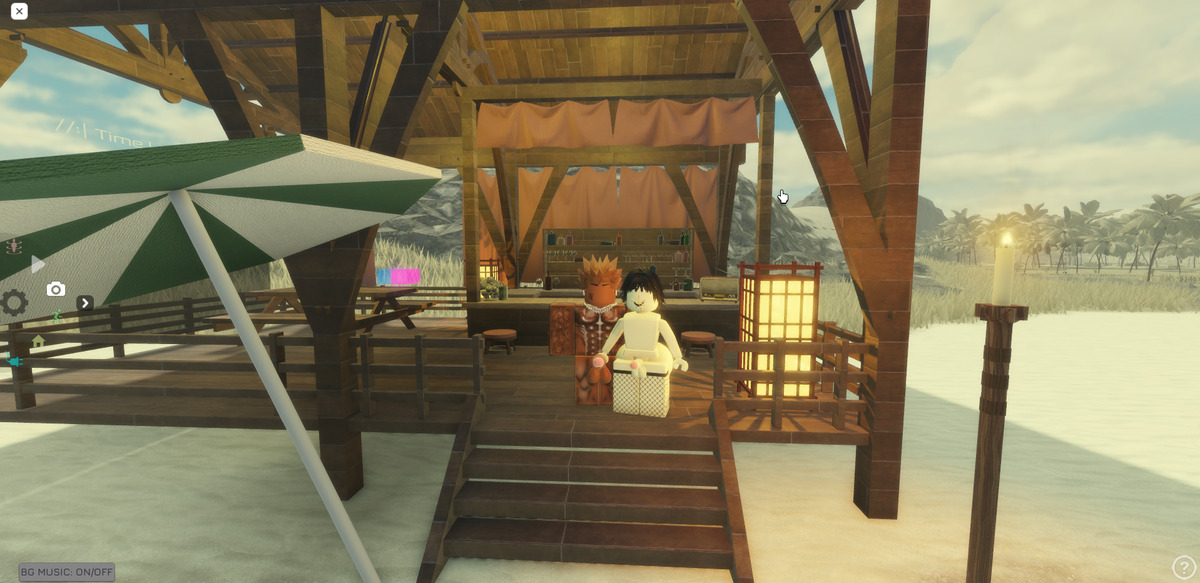Close the view with the X button
The height and width of the screenshot is (583, 1200).
(x=19, y=12)
